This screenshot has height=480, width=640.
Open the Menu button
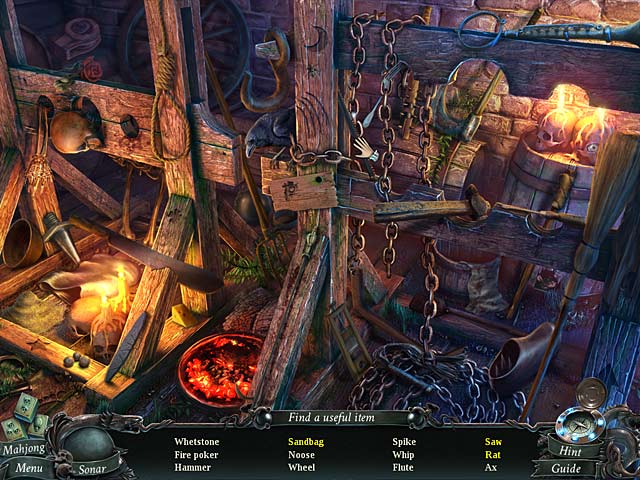[27, 467]
